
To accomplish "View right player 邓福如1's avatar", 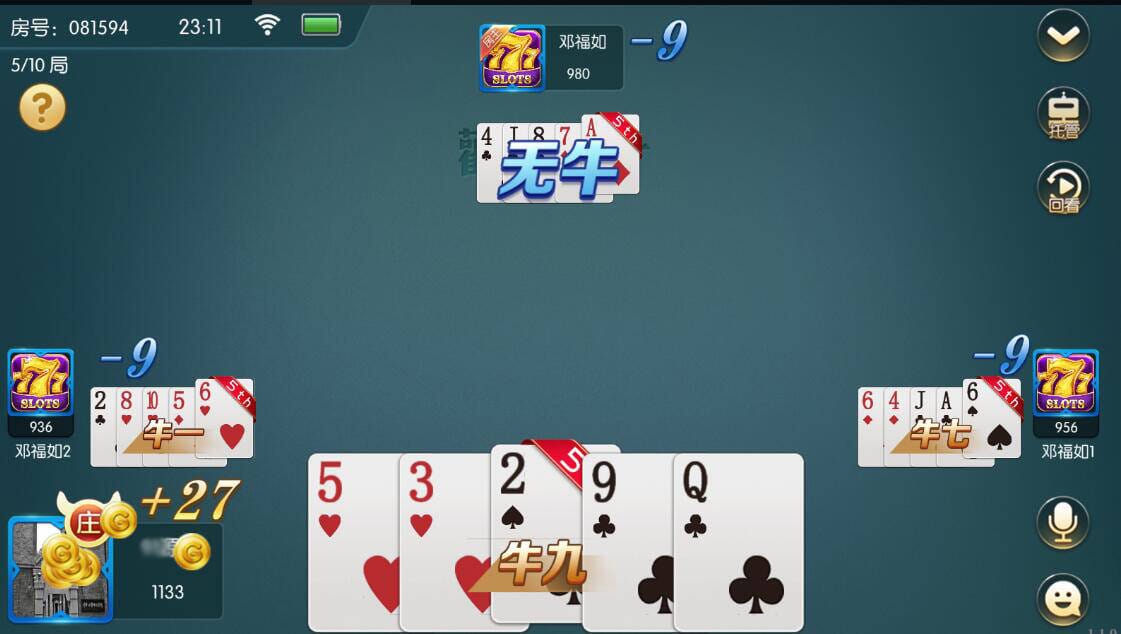I will (1065, 382).
